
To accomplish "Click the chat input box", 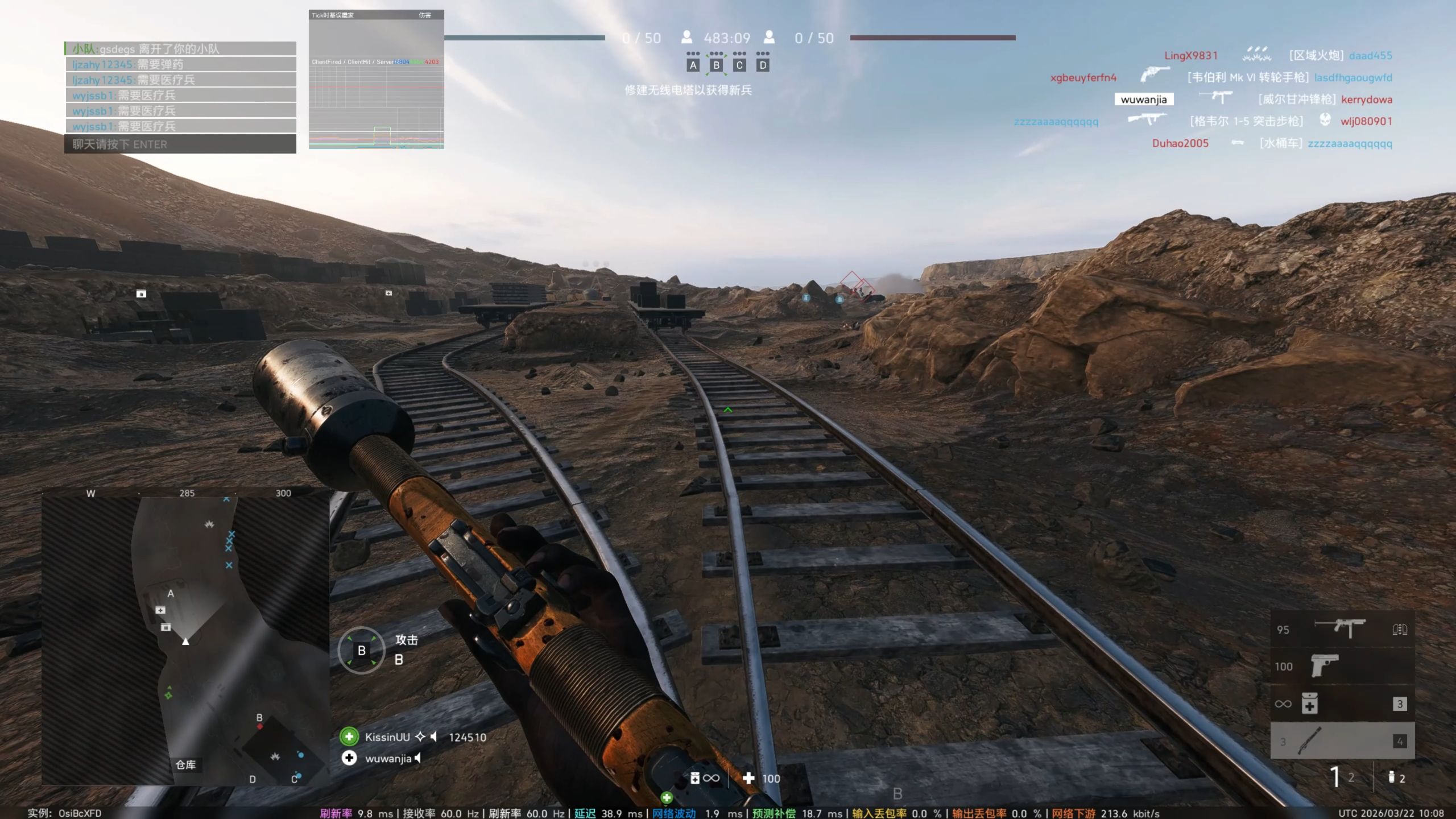I will click(180, 144).
